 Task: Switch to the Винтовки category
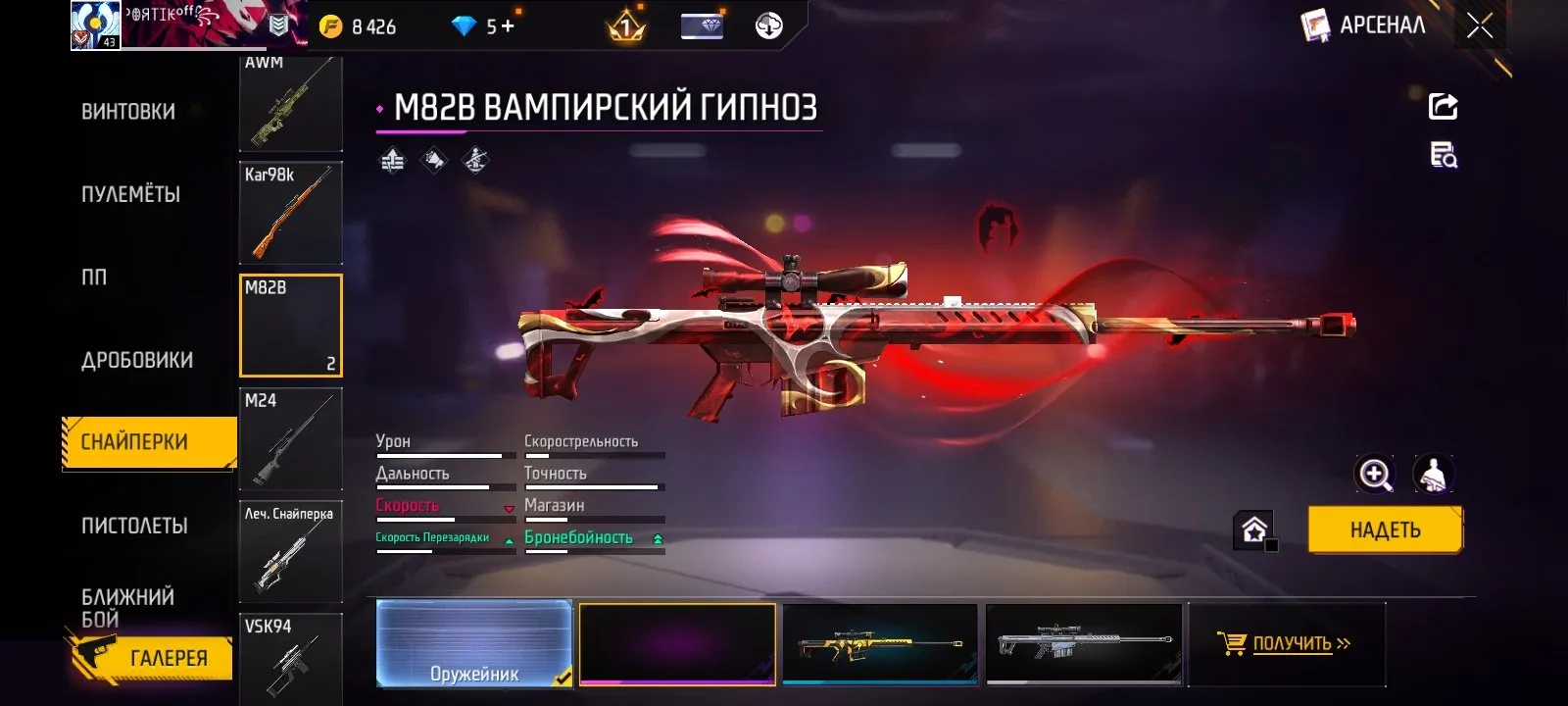(x=128, y=112)
